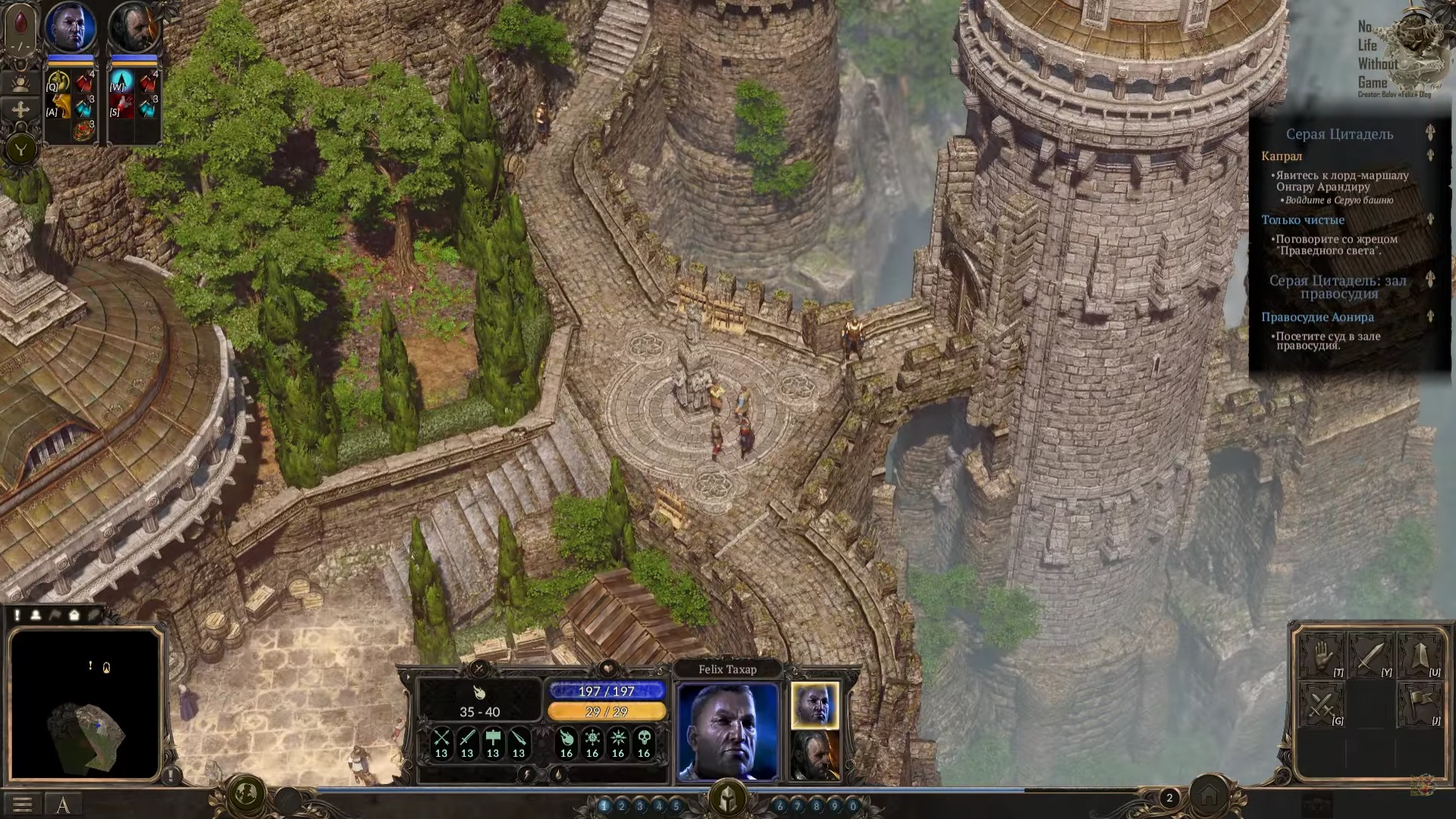
Task: Choose the open hand command
Action: click(x=1320, y=655)
